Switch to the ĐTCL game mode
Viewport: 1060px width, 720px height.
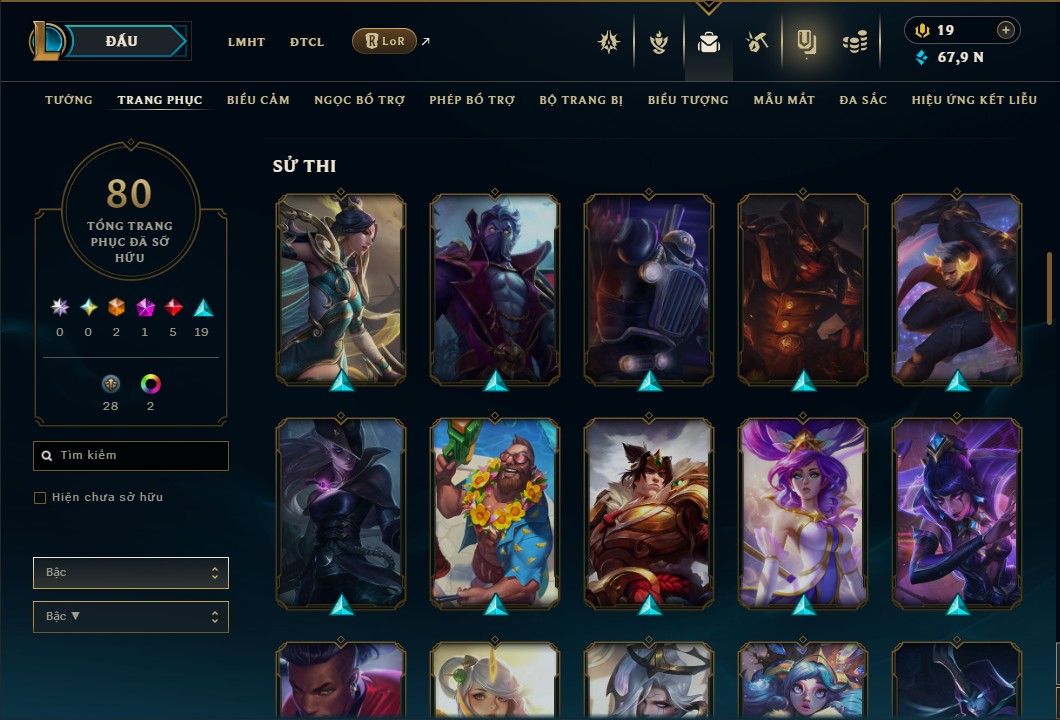point(306,42)
